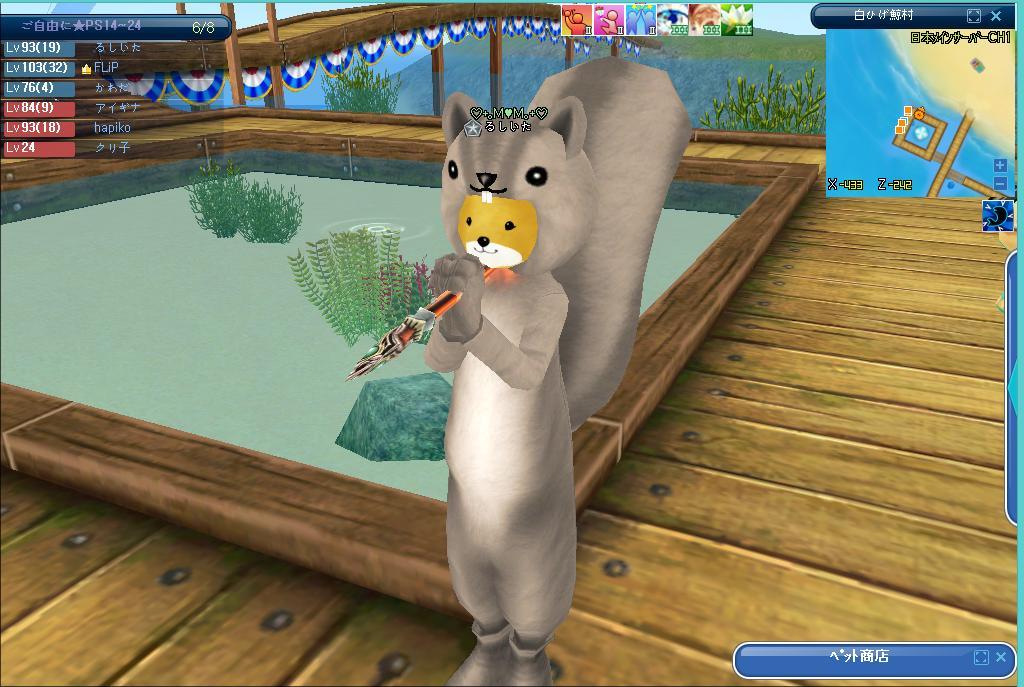Click the pink running figure buff icon

click(x=609, y=20)
